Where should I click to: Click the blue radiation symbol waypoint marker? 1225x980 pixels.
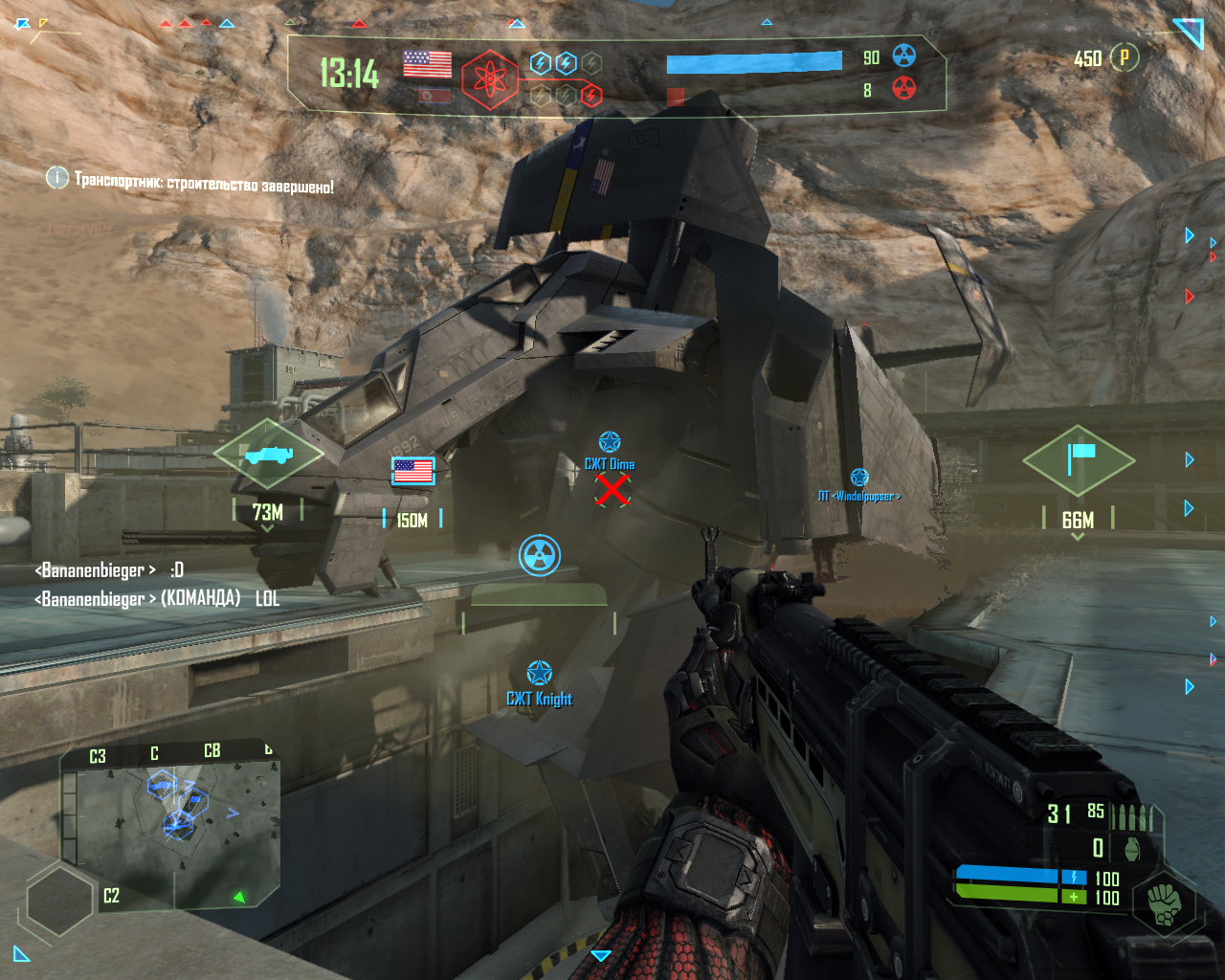pos(540,556)
